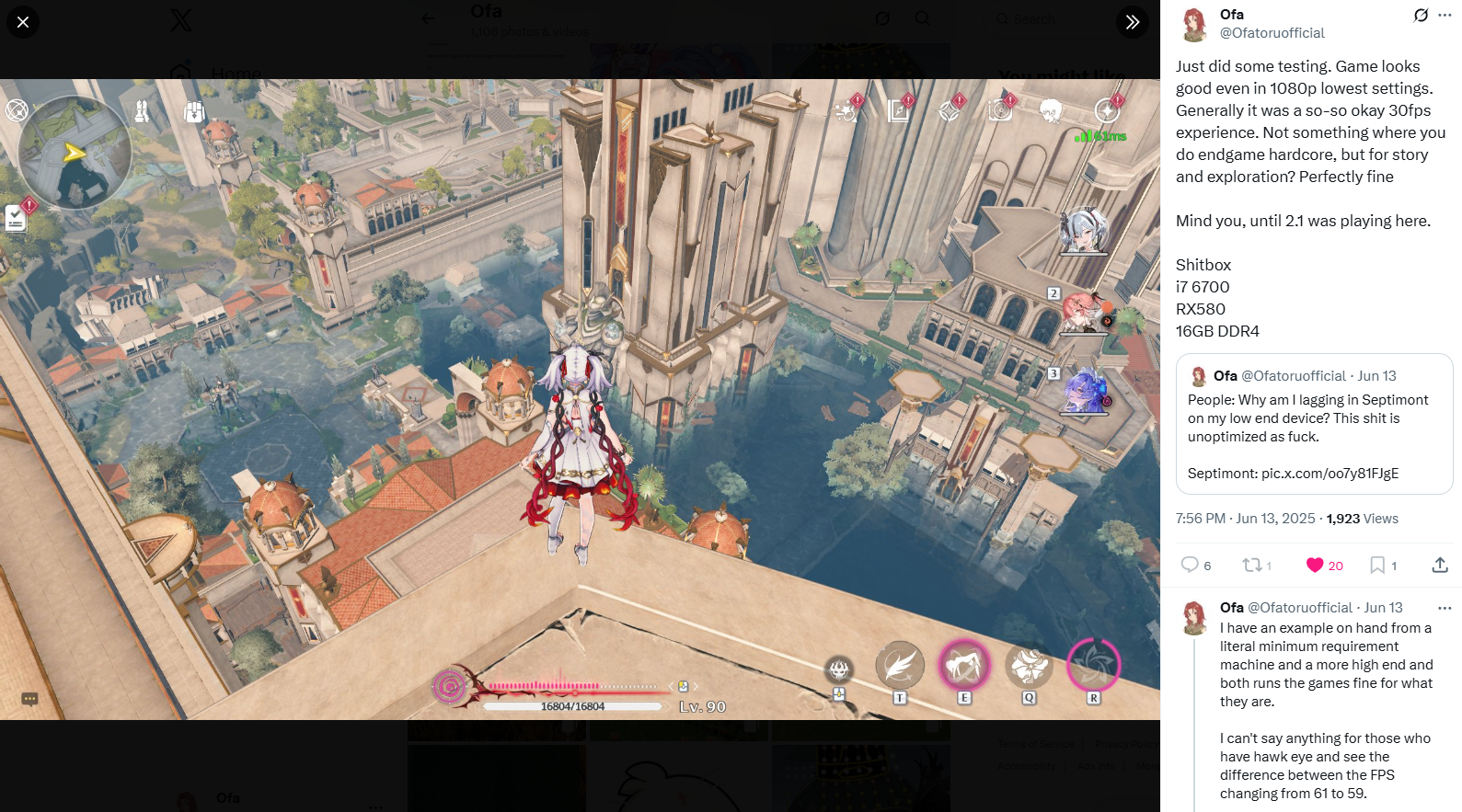Switch to the blue-haired character in slot 3
The width and height of the screenshot is (1462, 812).
(1085, 391)
